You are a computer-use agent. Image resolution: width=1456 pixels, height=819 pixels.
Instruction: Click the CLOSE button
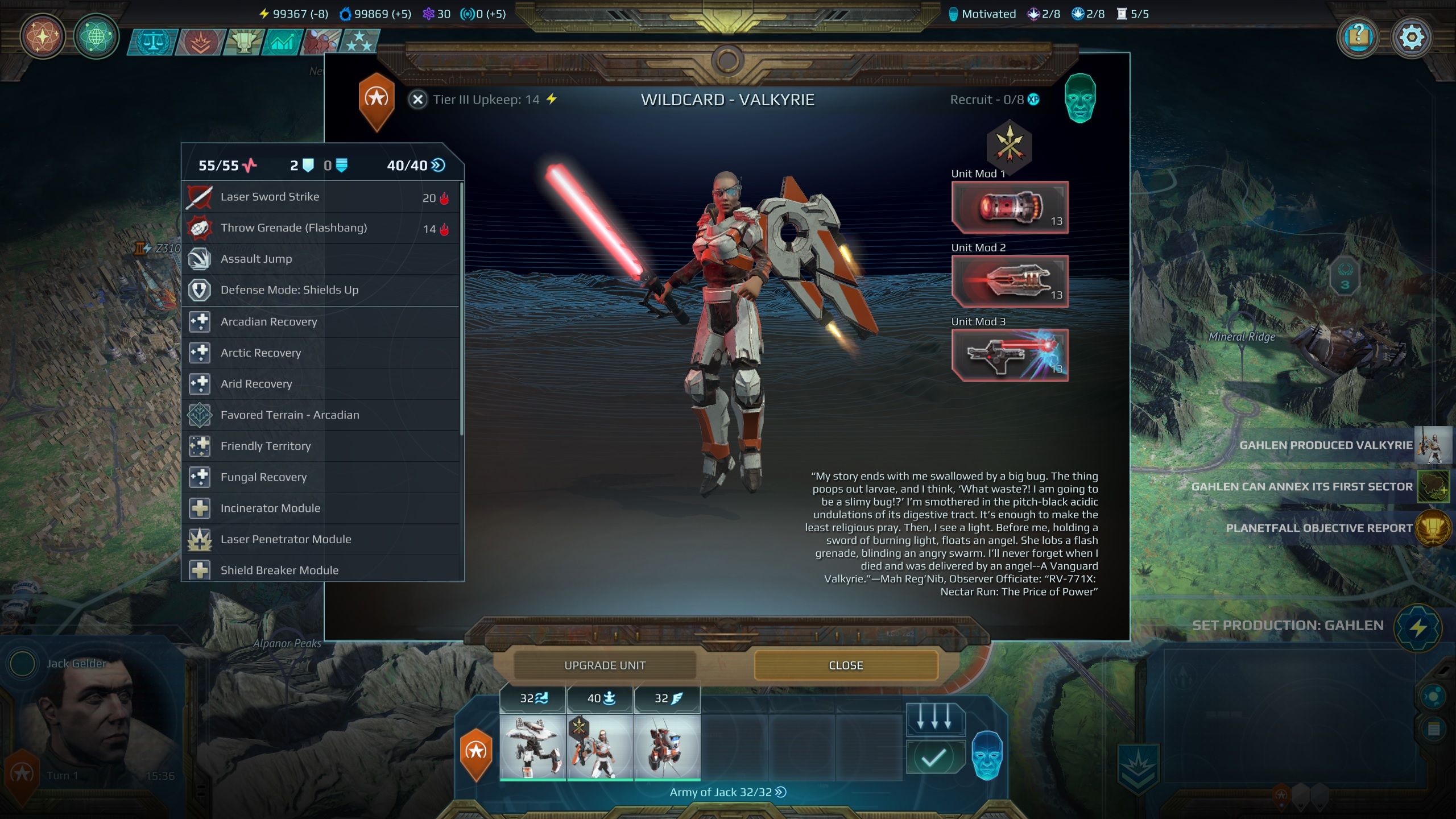pyautogui.click(x=845, y=665)
